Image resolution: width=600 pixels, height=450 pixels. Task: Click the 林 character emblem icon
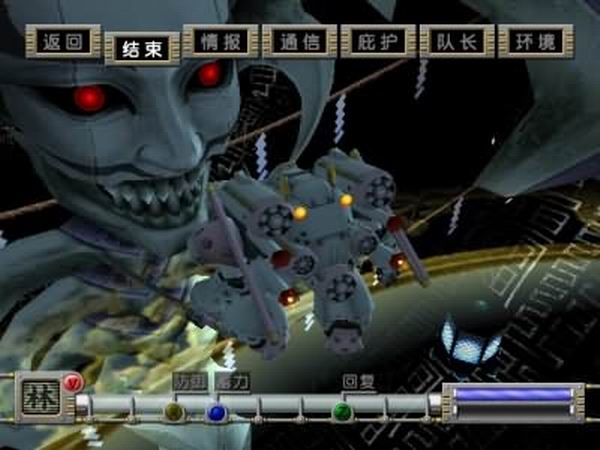tap(41, 398)
